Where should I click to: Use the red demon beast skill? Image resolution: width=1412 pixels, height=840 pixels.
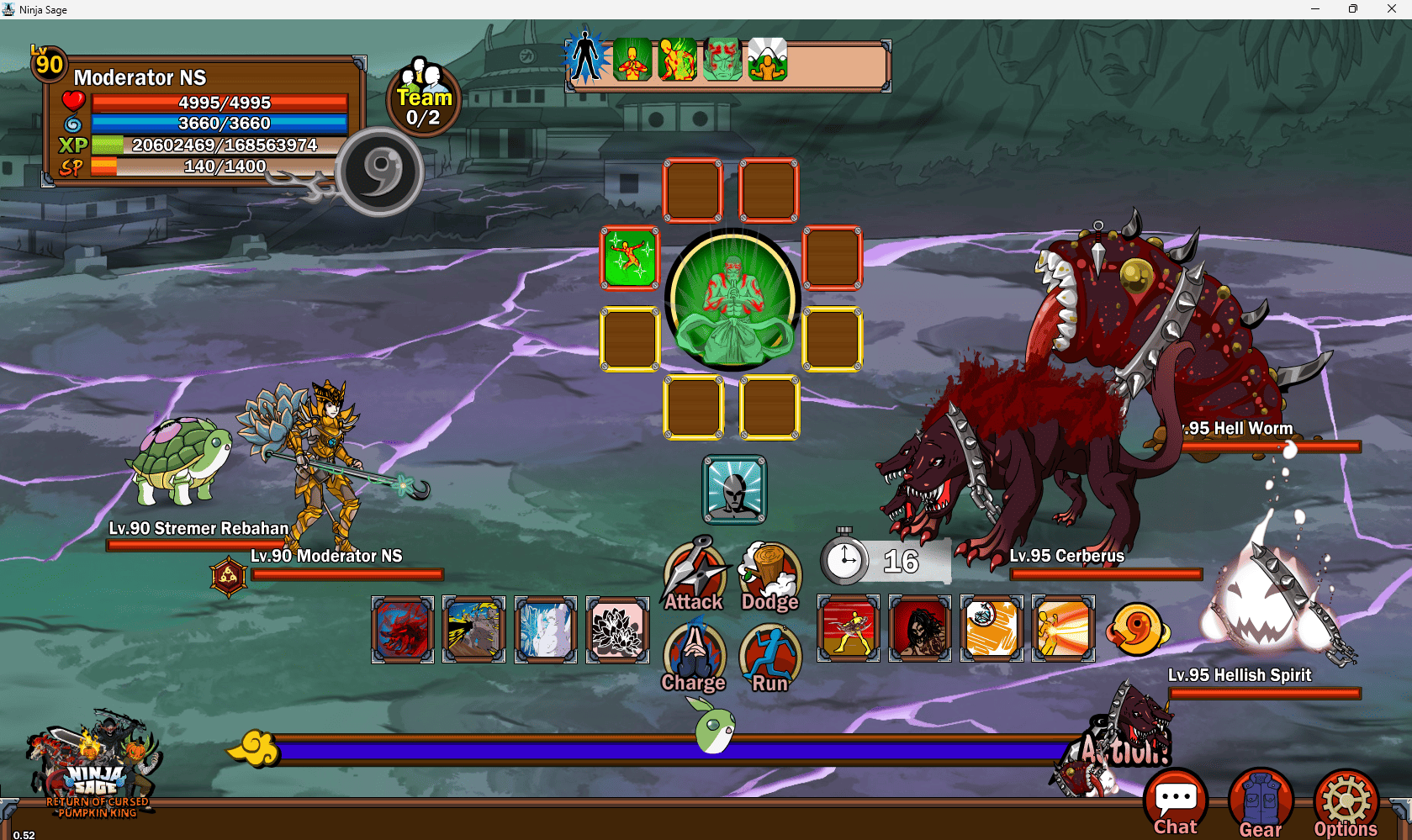click(403, 629)
